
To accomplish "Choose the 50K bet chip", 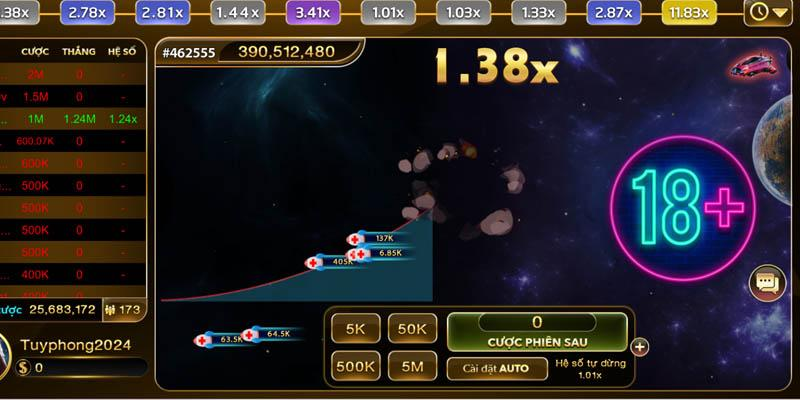I will (413, 329).
